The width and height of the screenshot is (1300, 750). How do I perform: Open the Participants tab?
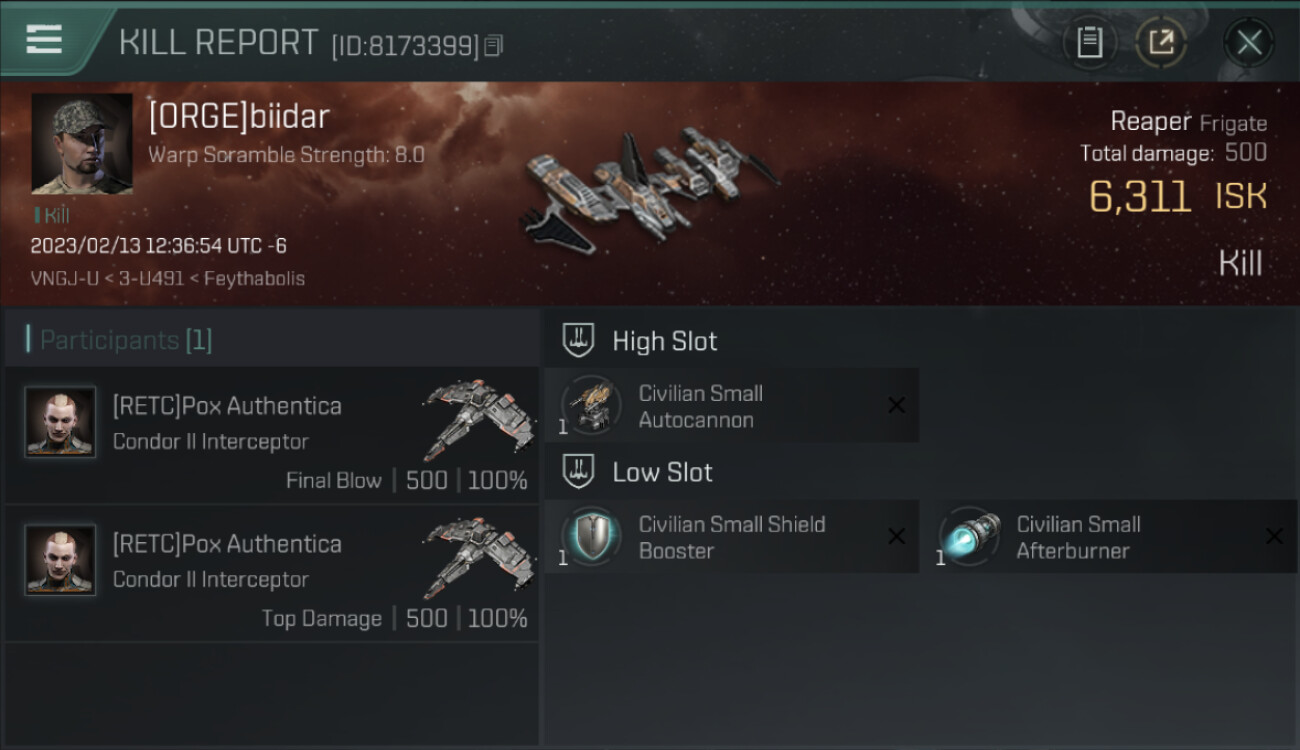click(126, 340)
